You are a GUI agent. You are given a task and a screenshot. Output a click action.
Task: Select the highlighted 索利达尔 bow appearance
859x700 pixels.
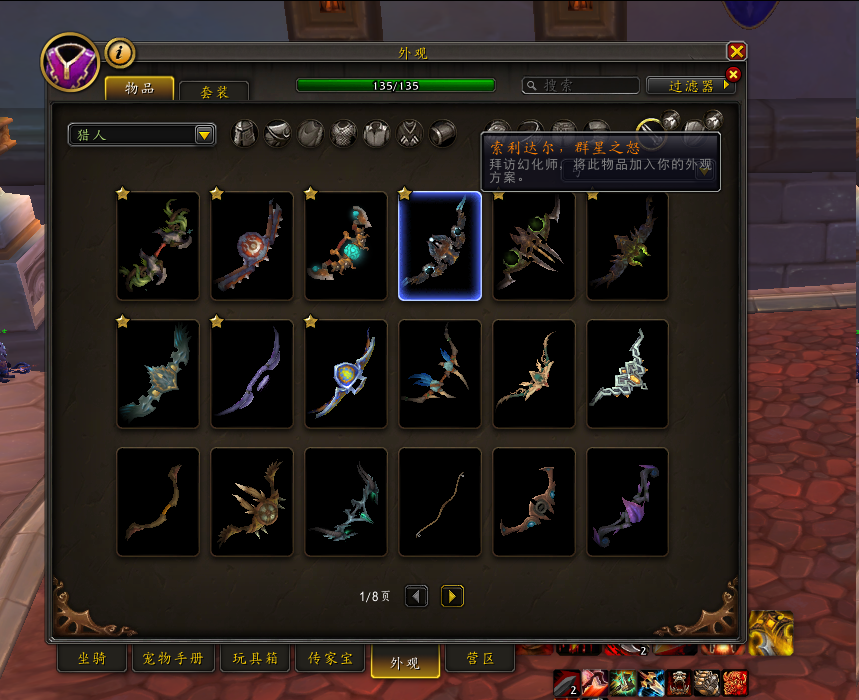tap(440, 246)
